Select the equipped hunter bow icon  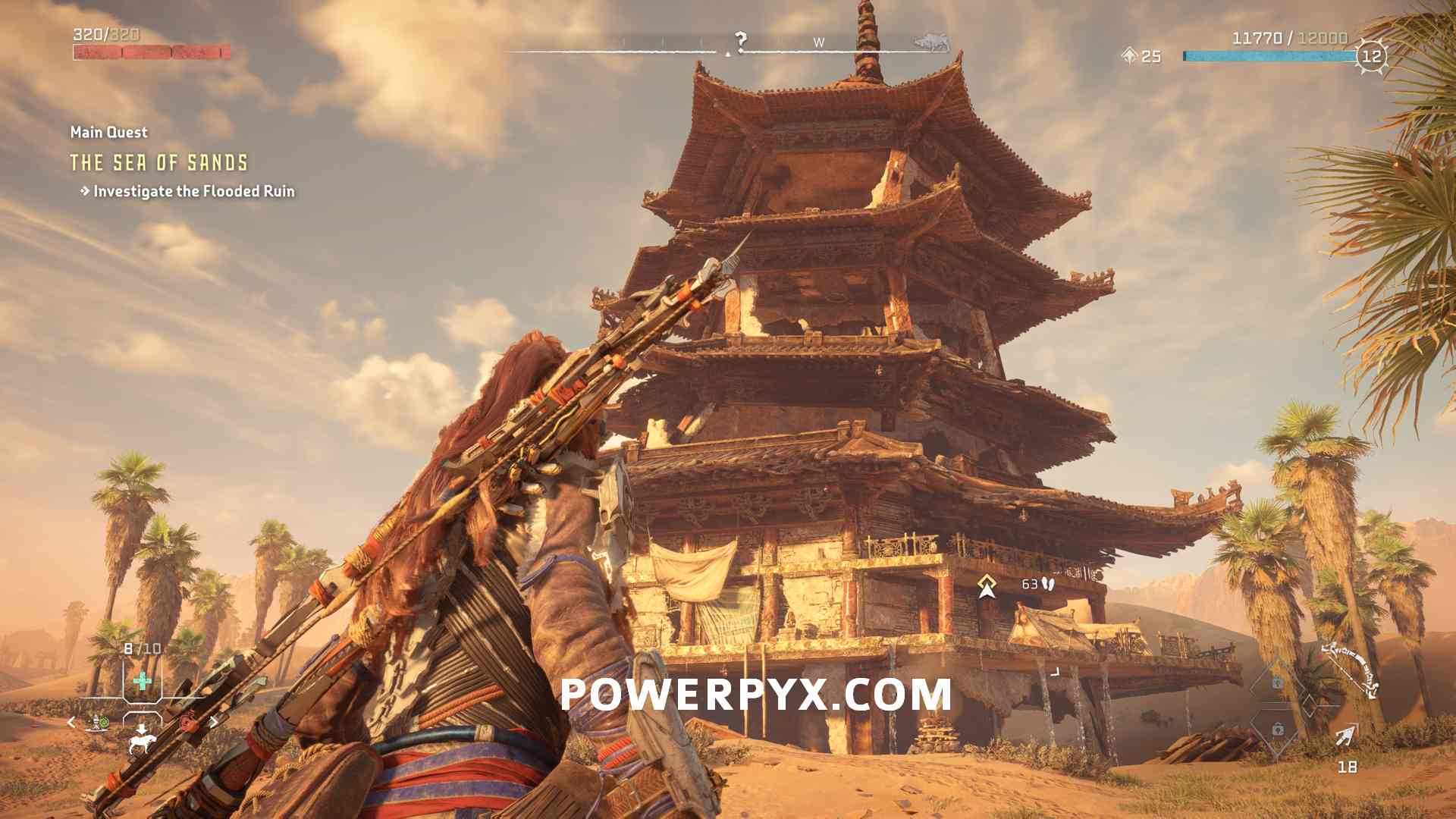click(x=1352, y=669)
